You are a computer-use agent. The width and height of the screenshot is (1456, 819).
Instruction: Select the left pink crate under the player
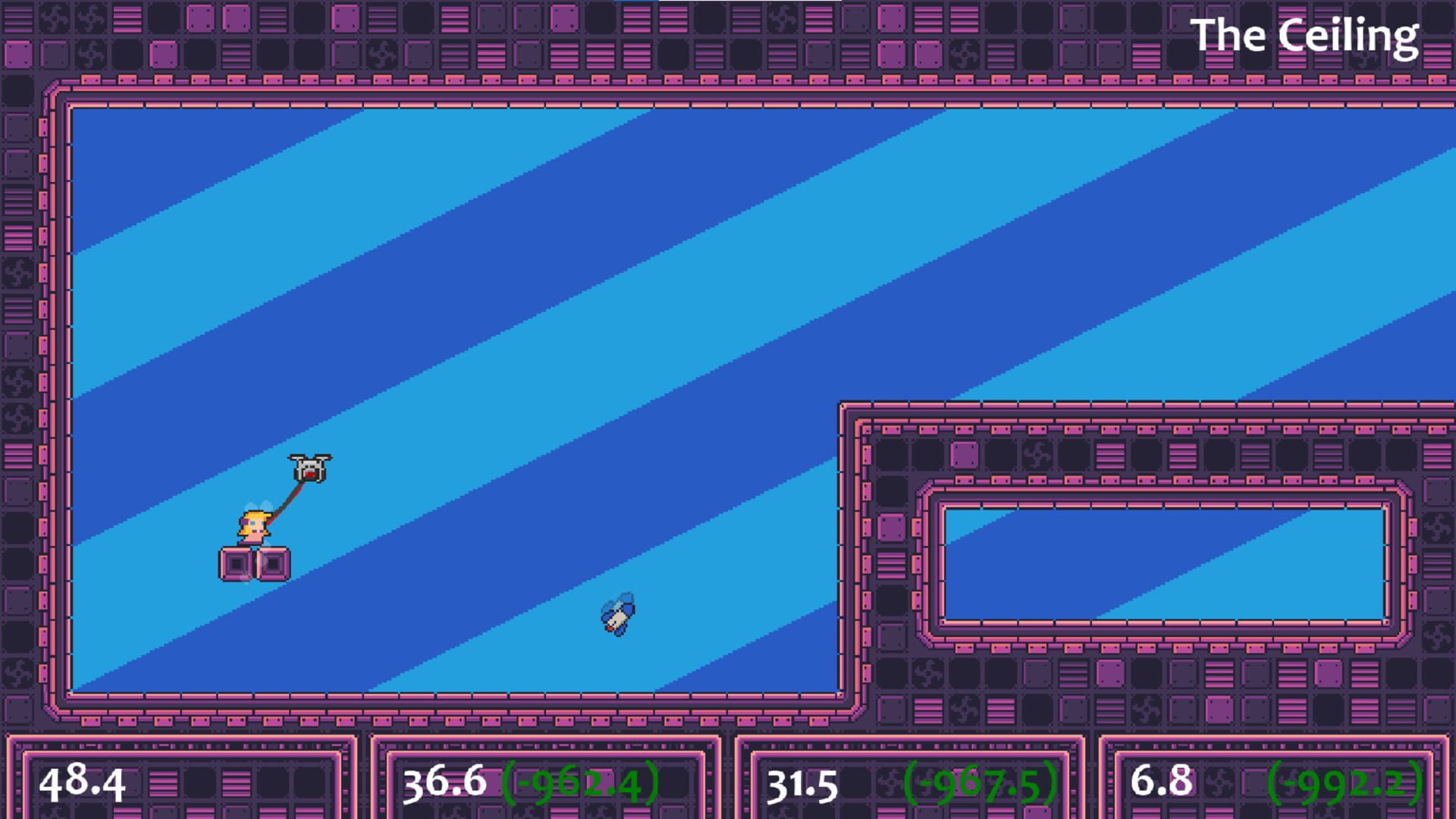point(237,564)
